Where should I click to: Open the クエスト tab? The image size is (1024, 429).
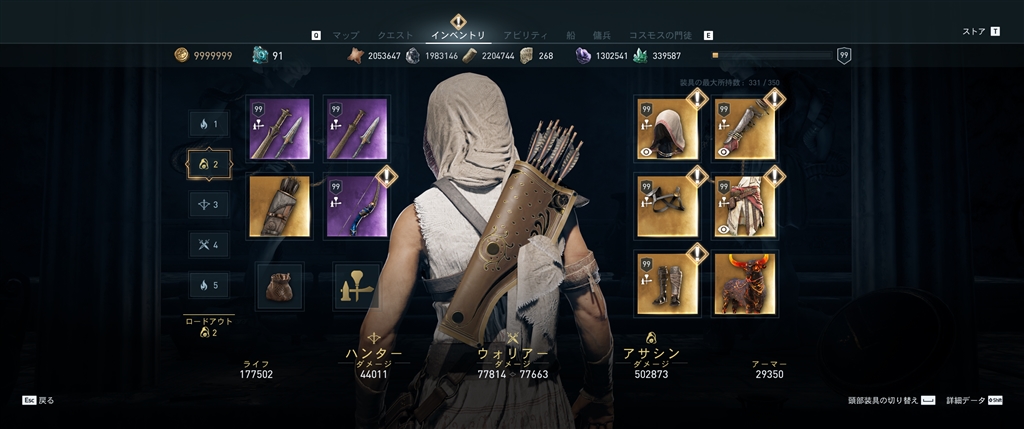[x=395, y=35]
